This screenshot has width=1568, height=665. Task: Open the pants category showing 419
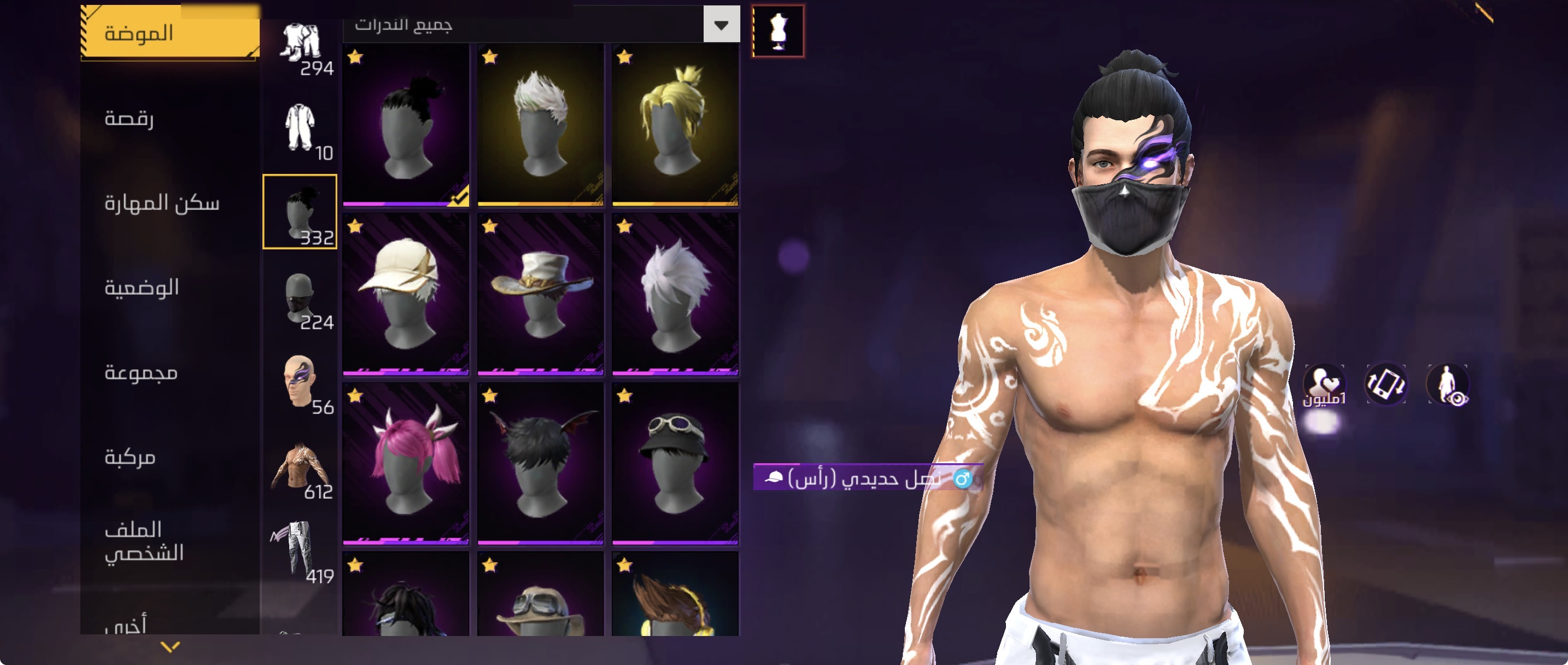click(x=300, y=551)
